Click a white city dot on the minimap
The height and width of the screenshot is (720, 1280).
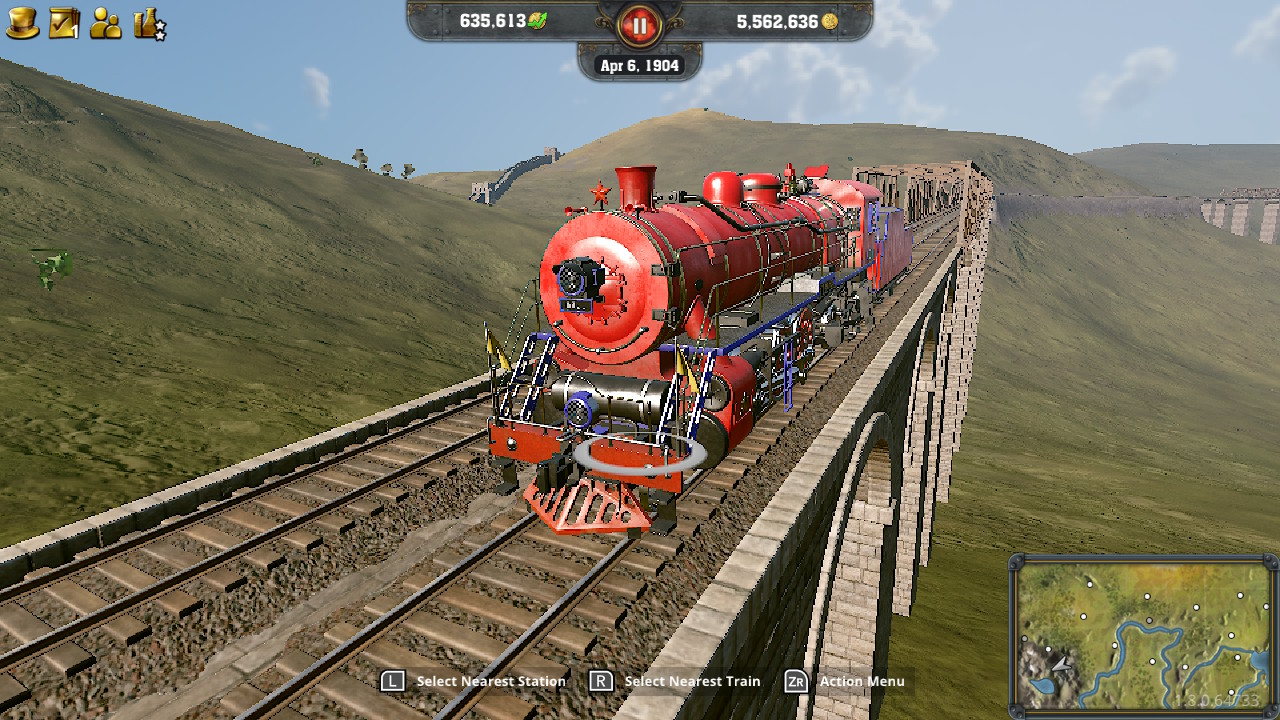[1147, 596]
